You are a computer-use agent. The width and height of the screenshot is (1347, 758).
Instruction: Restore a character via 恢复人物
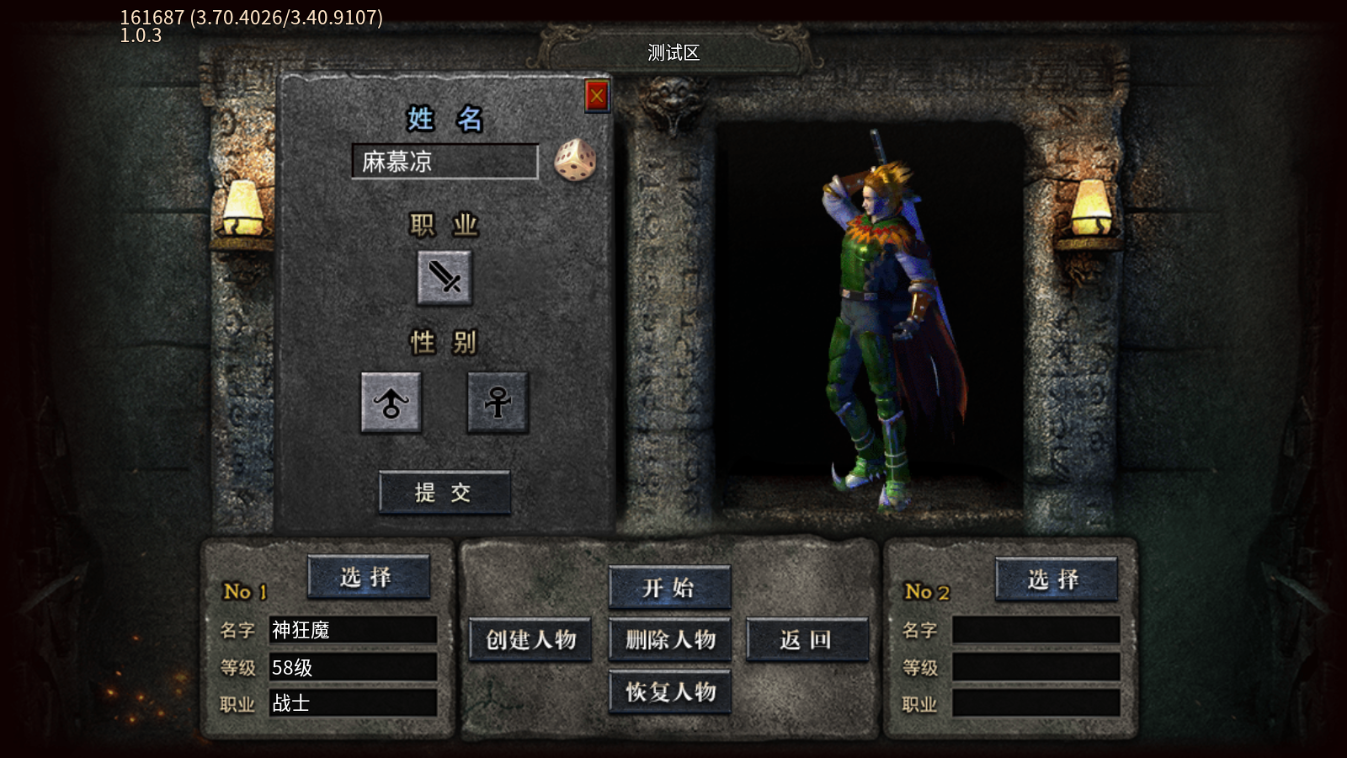tap(669, 692)
